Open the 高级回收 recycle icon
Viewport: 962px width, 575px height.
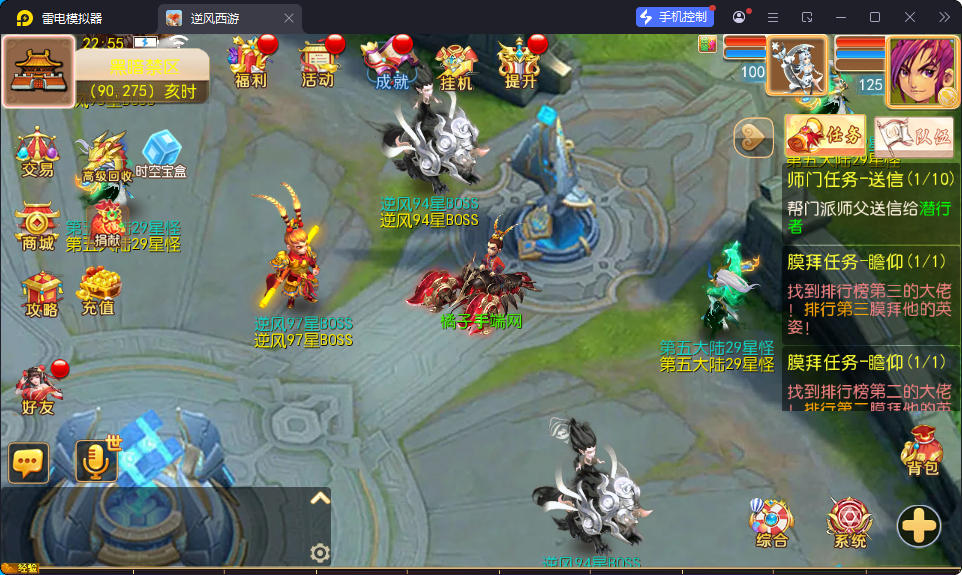[x=105, y=159]
